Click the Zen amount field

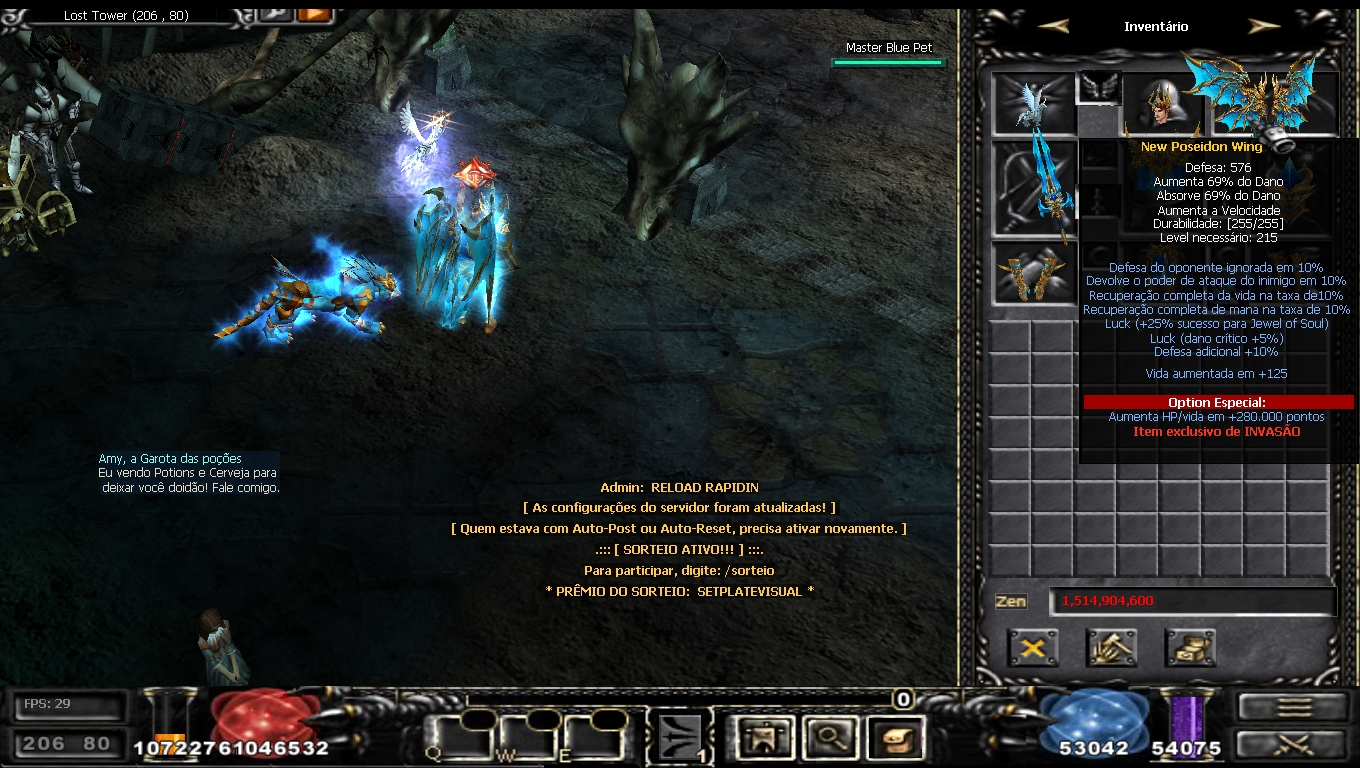coord(1192,601)
